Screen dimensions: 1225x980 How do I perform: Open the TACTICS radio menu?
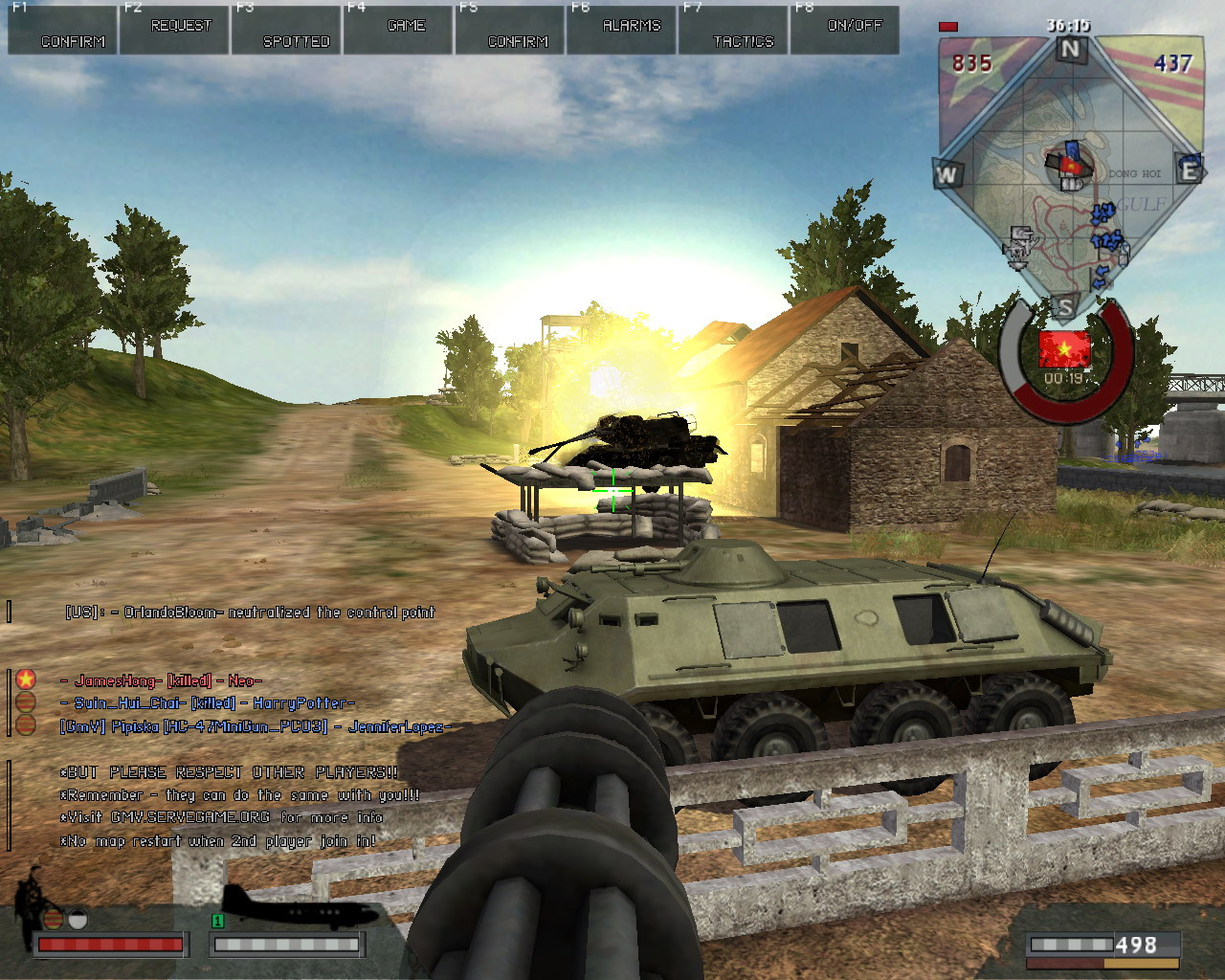click(x=735, y=30)
